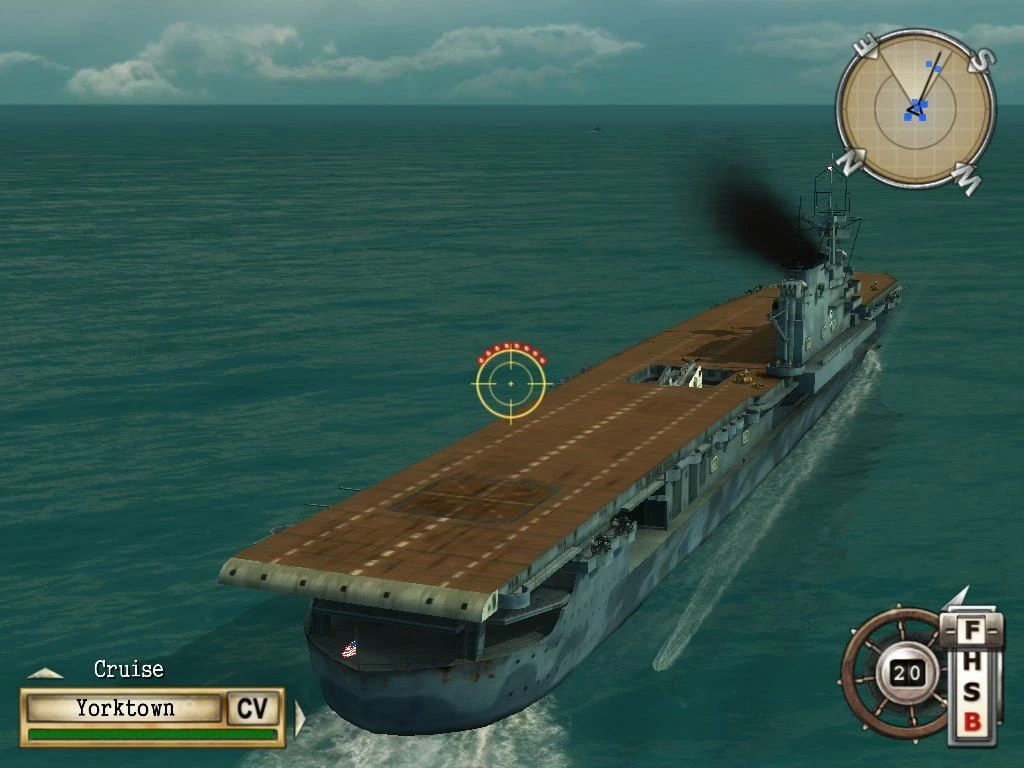Set engine telegraph to S (Stop)
This screenshot has width=1024, height=768.
pyautogui.click(x=971, y=692)
